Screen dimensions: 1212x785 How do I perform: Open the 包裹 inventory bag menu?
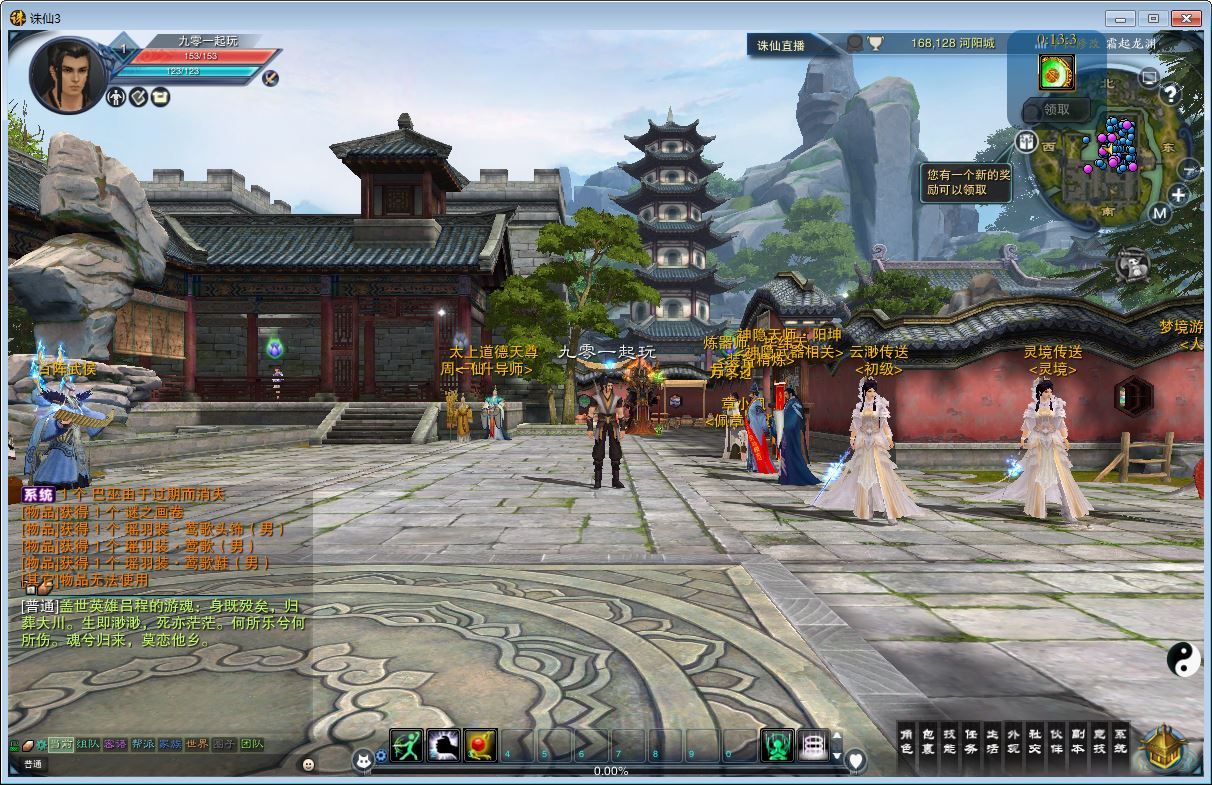tap(927, 741)
